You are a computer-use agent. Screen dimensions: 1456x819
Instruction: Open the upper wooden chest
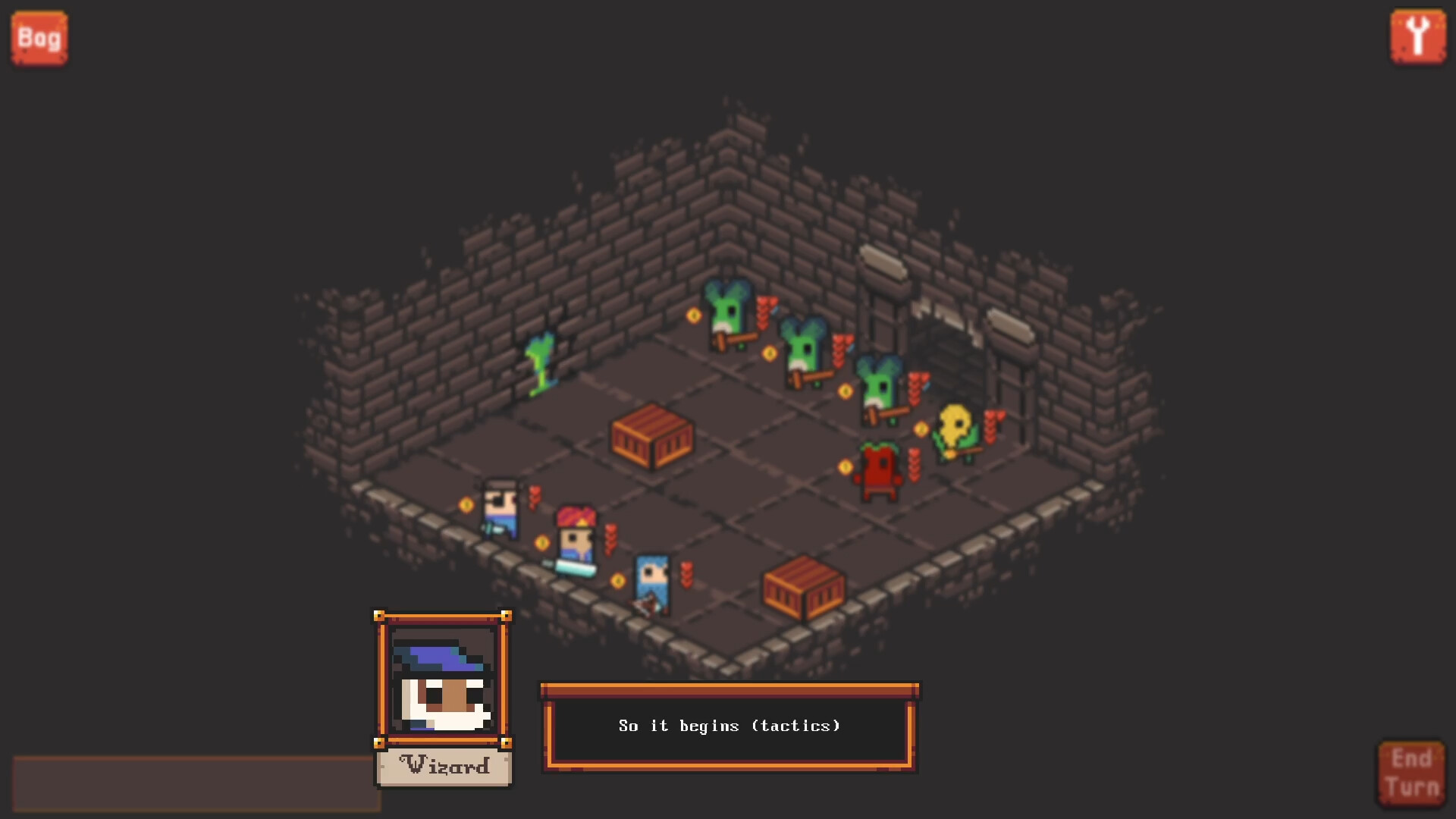[x=652, y=440]
